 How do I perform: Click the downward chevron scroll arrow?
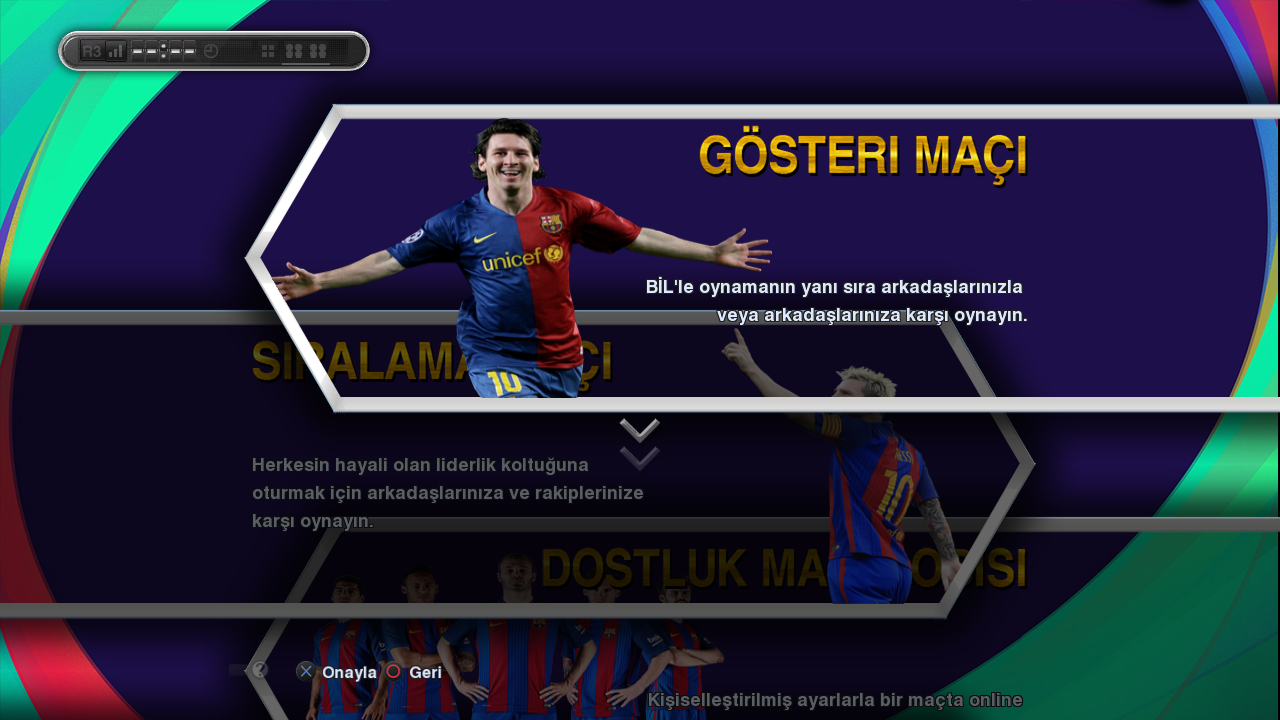[639, 443]
